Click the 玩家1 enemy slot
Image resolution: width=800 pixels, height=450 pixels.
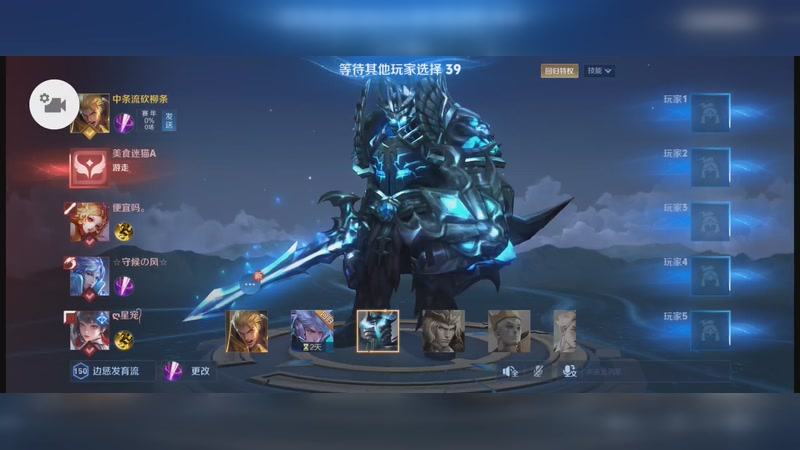710,112
